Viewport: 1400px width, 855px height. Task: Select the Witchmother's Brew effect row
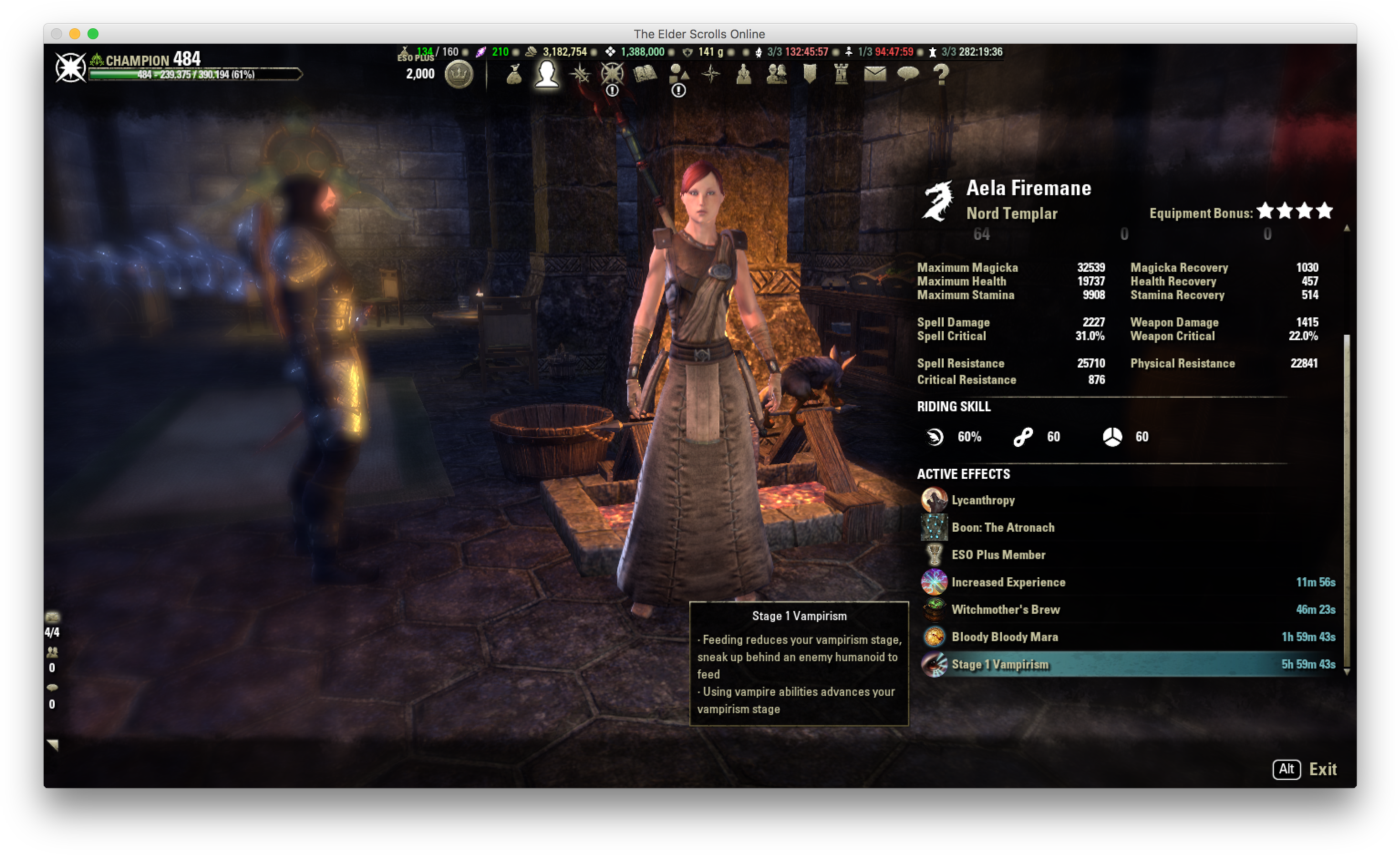(1005, 609)
